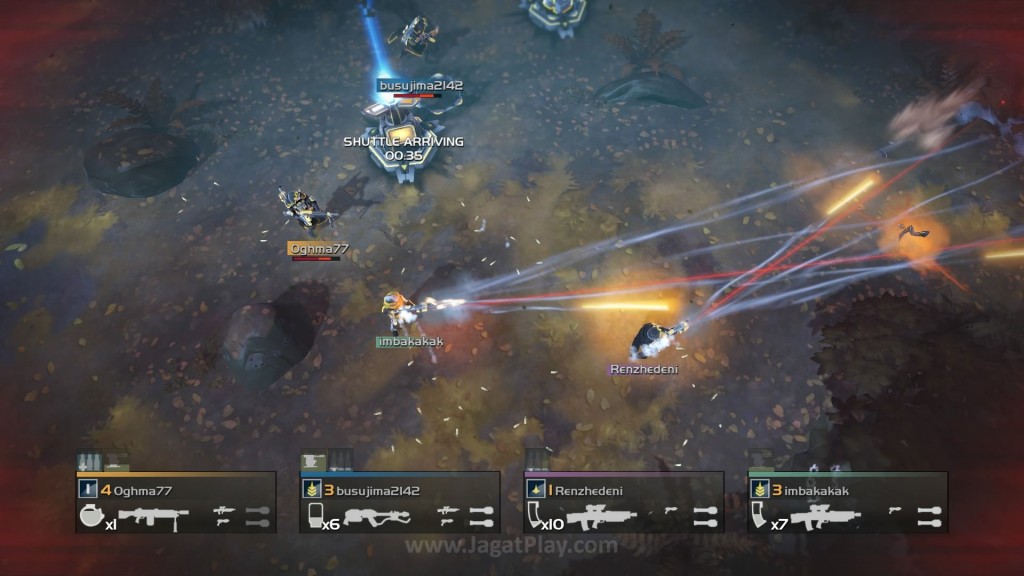This screenshot has height=576, width=1024.
Task: Choose Oghma77's grenade icons
Action: click(x=257, y=516)
